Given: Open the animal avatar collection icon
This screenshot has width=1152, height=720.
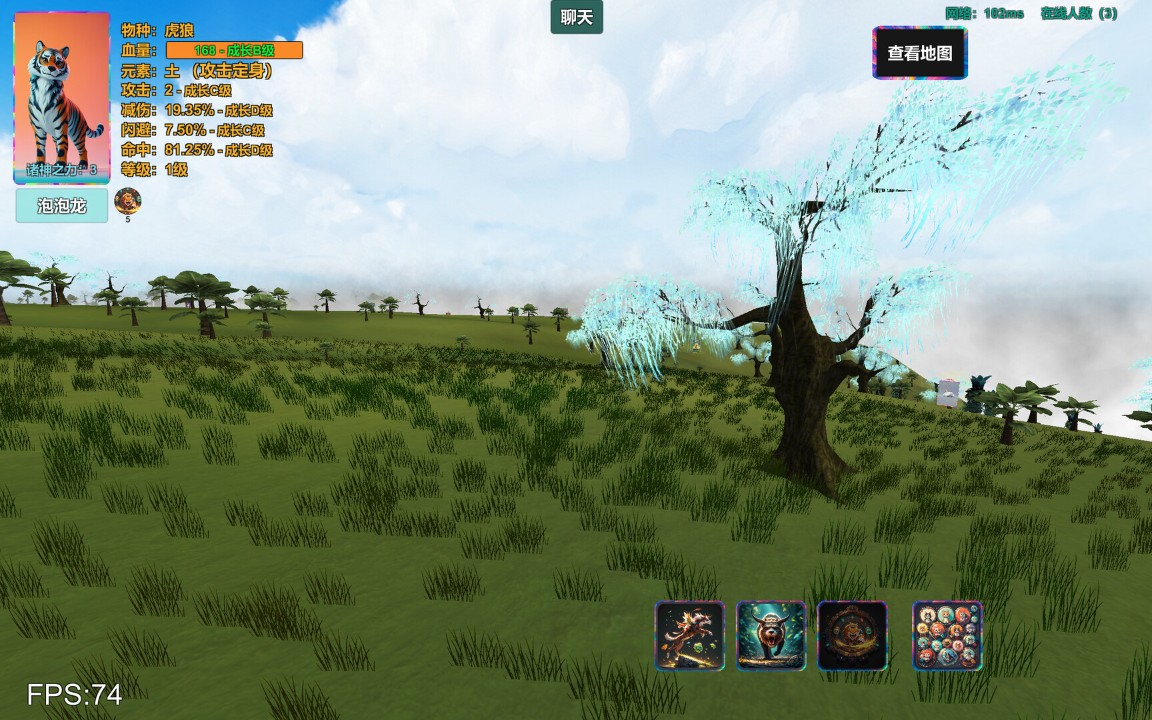Looking at the screenshot, I should (x=947, y=635).
